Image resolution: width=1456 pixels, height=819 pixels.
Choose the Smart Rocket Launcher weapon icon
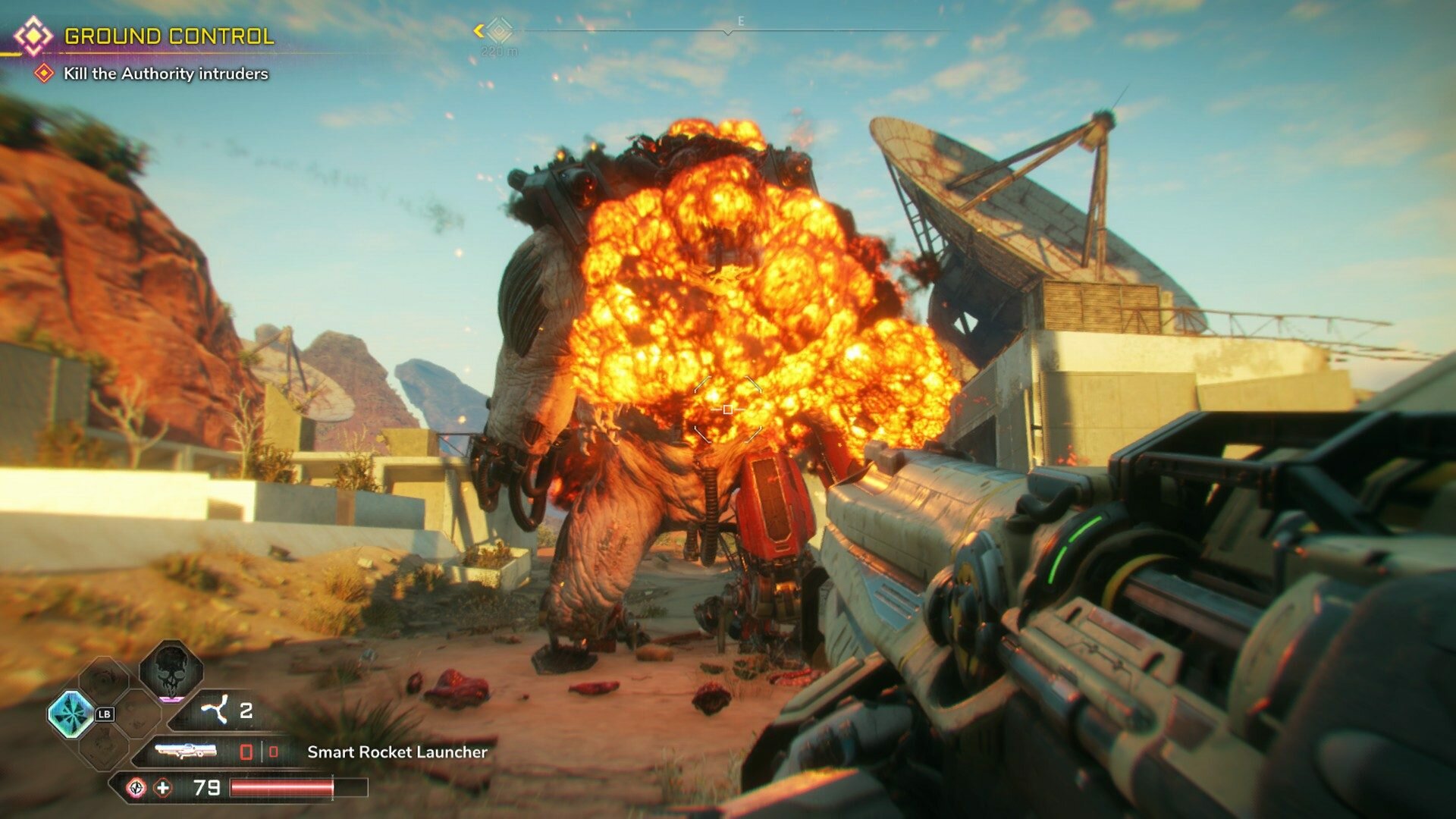click(186, 752)
